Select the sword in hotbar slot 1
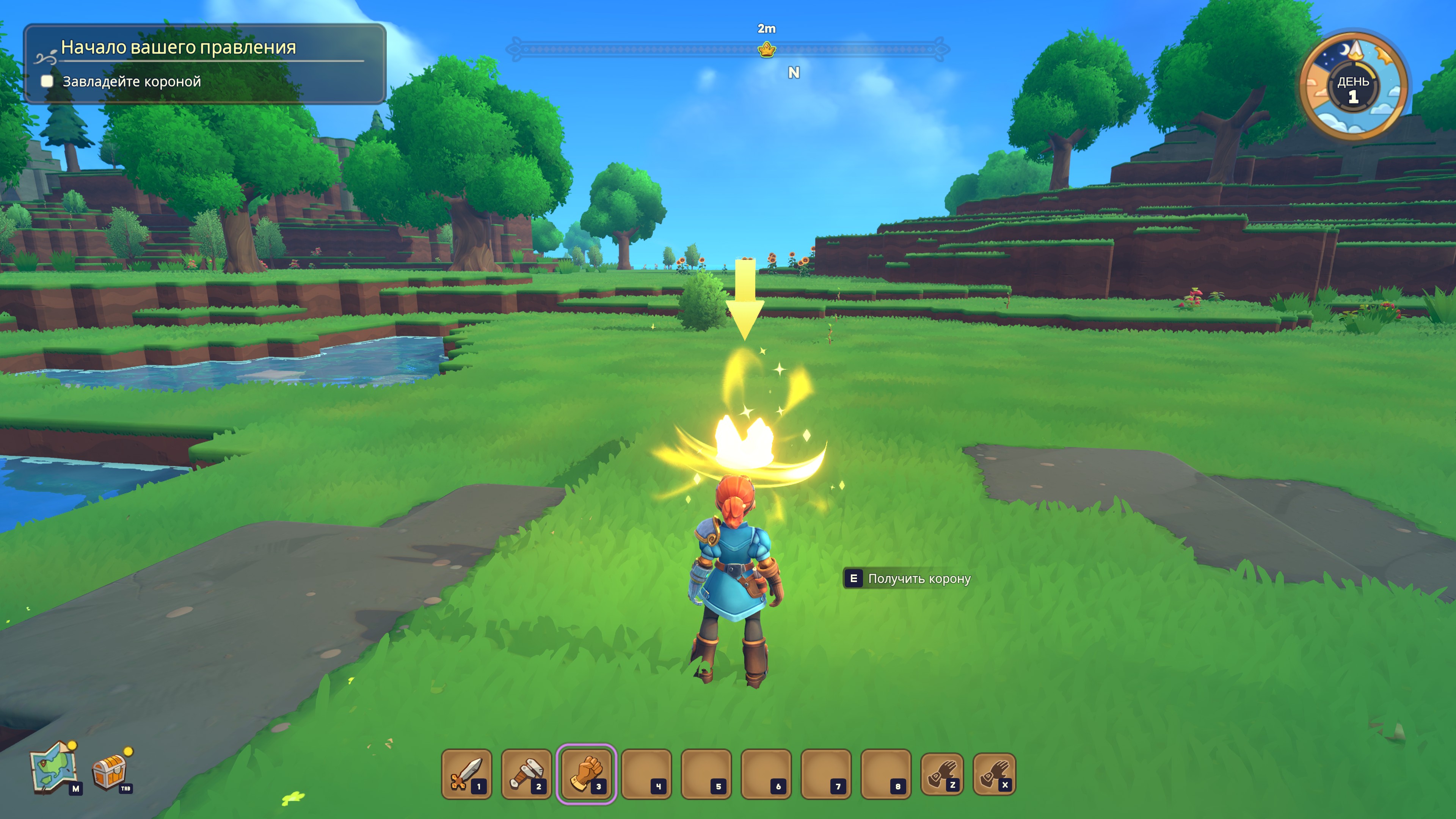This screenshot has height=819, width=1456. (466, 773)
